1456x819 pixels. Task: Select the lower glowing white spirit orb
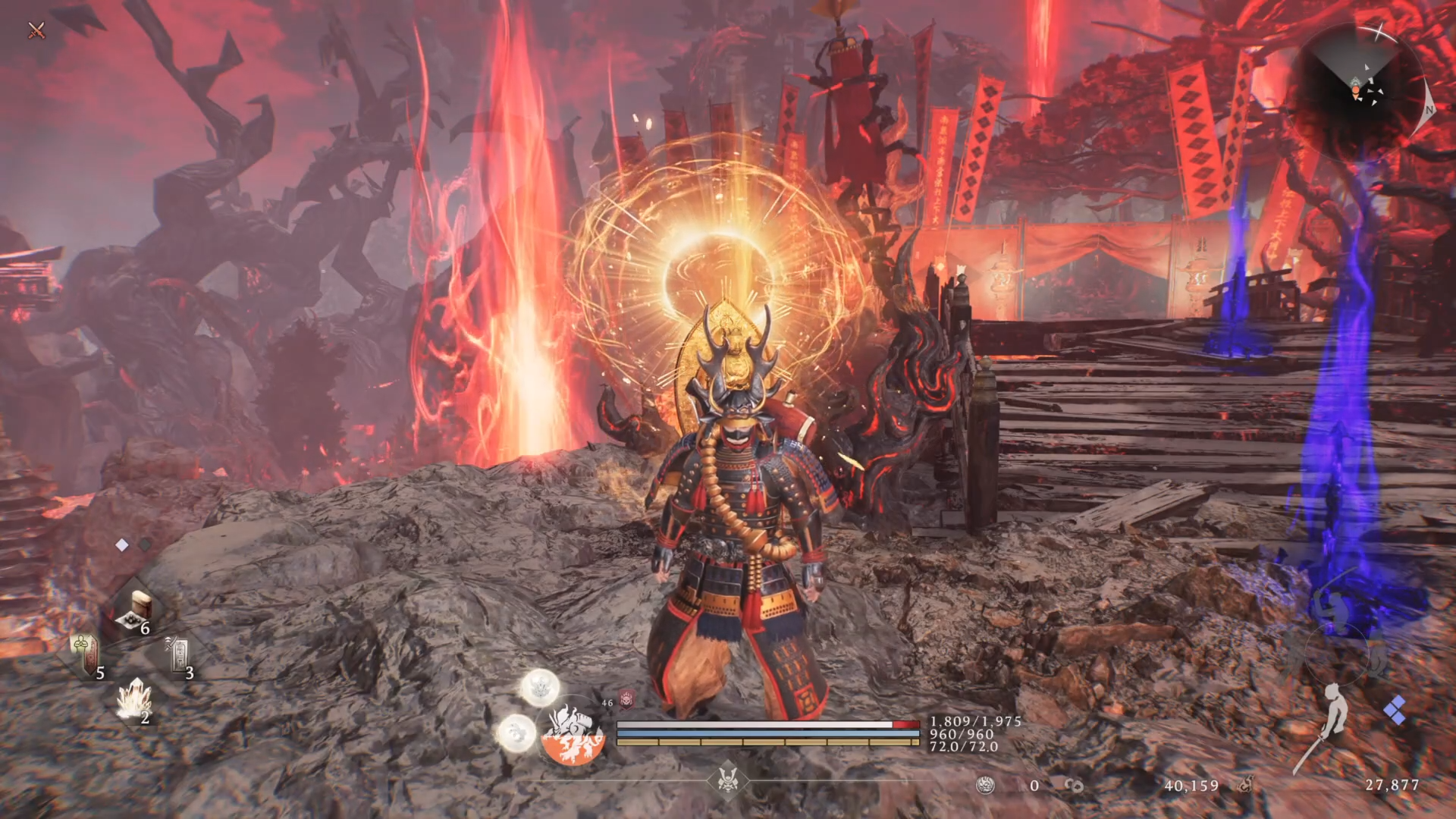(516, 732)
